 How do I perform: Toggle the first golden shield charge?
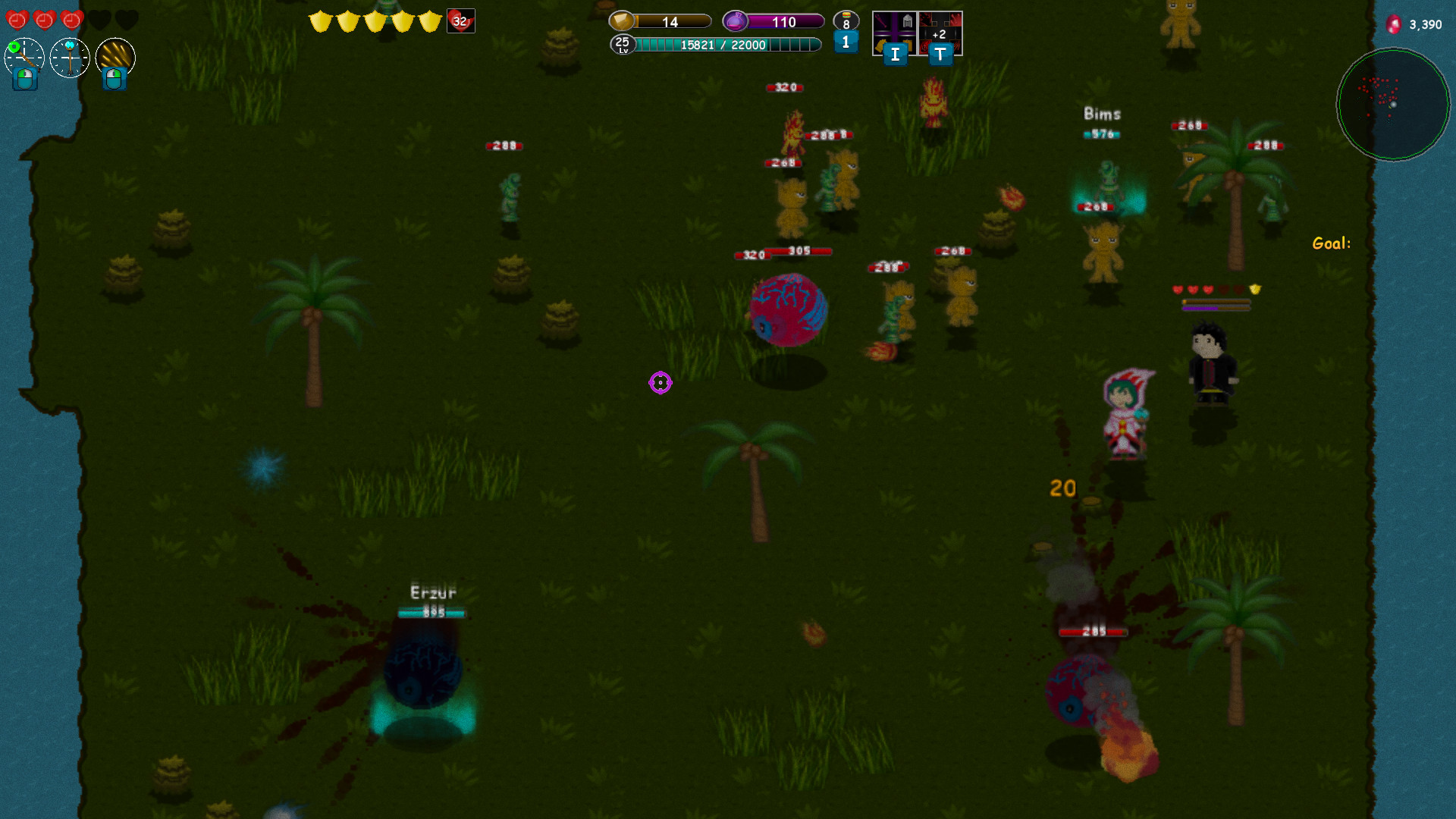tap(319, 21)
